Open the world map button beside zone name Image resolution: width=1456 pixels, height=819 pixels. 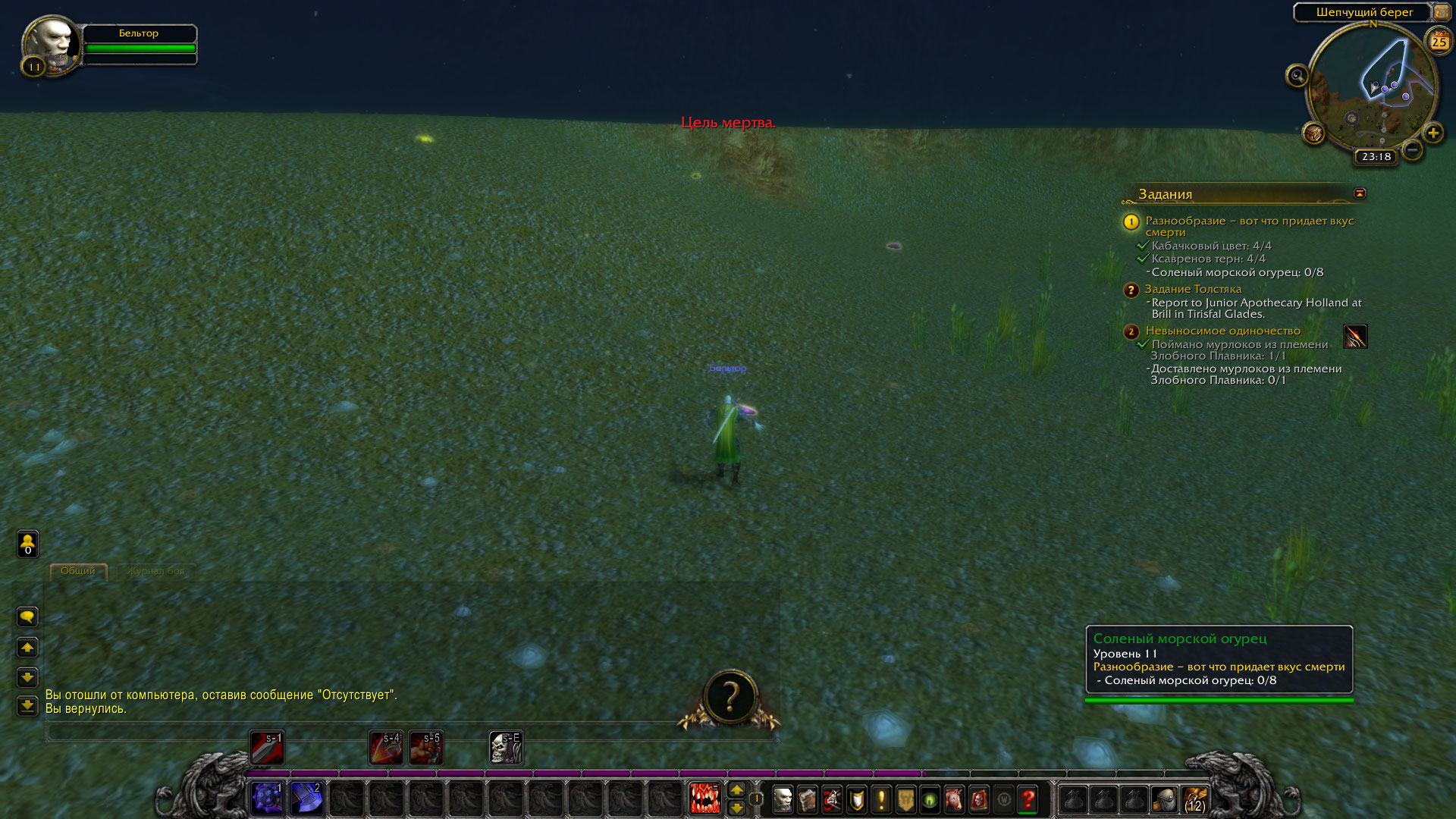(x=1441, y=12)
